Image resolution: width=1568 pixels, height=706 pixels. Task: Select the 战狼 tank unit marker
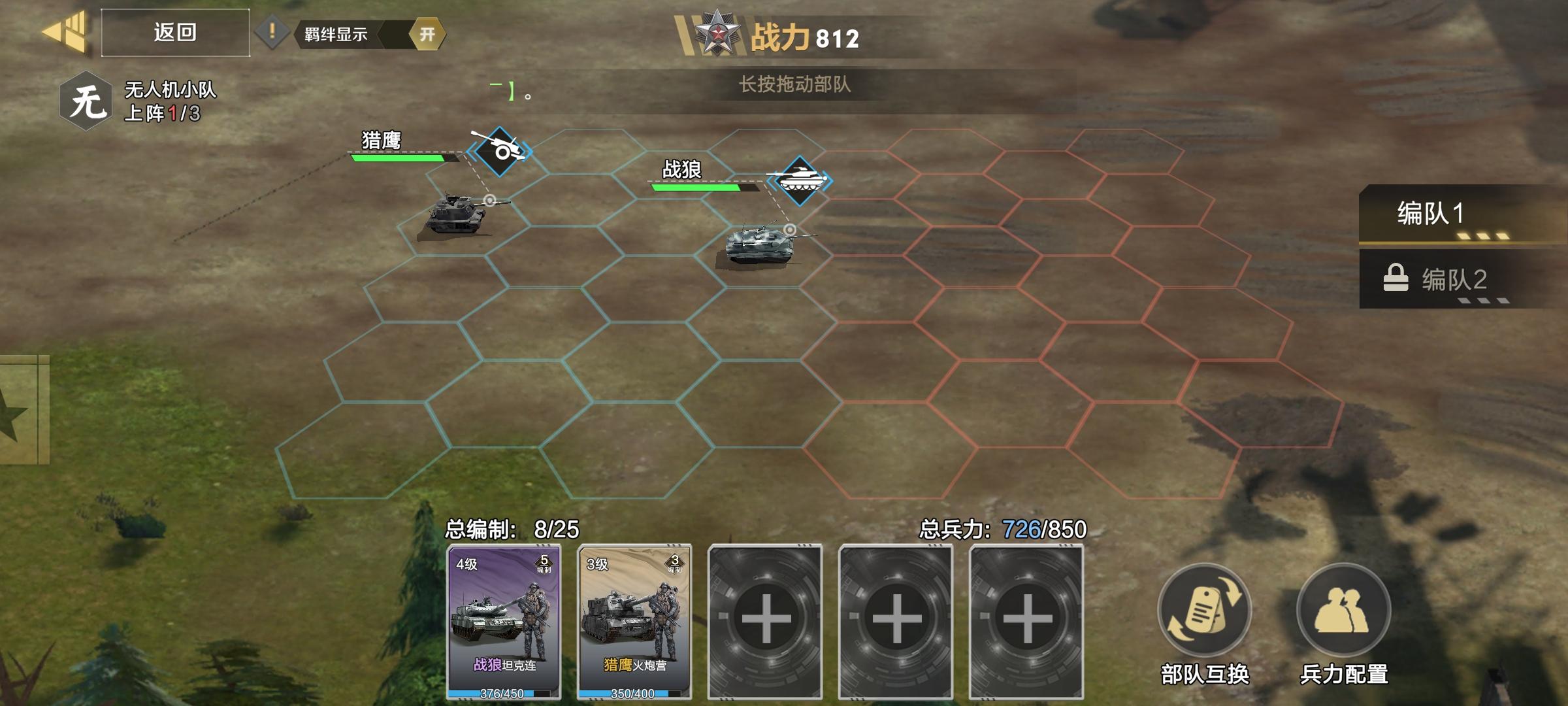799,180
